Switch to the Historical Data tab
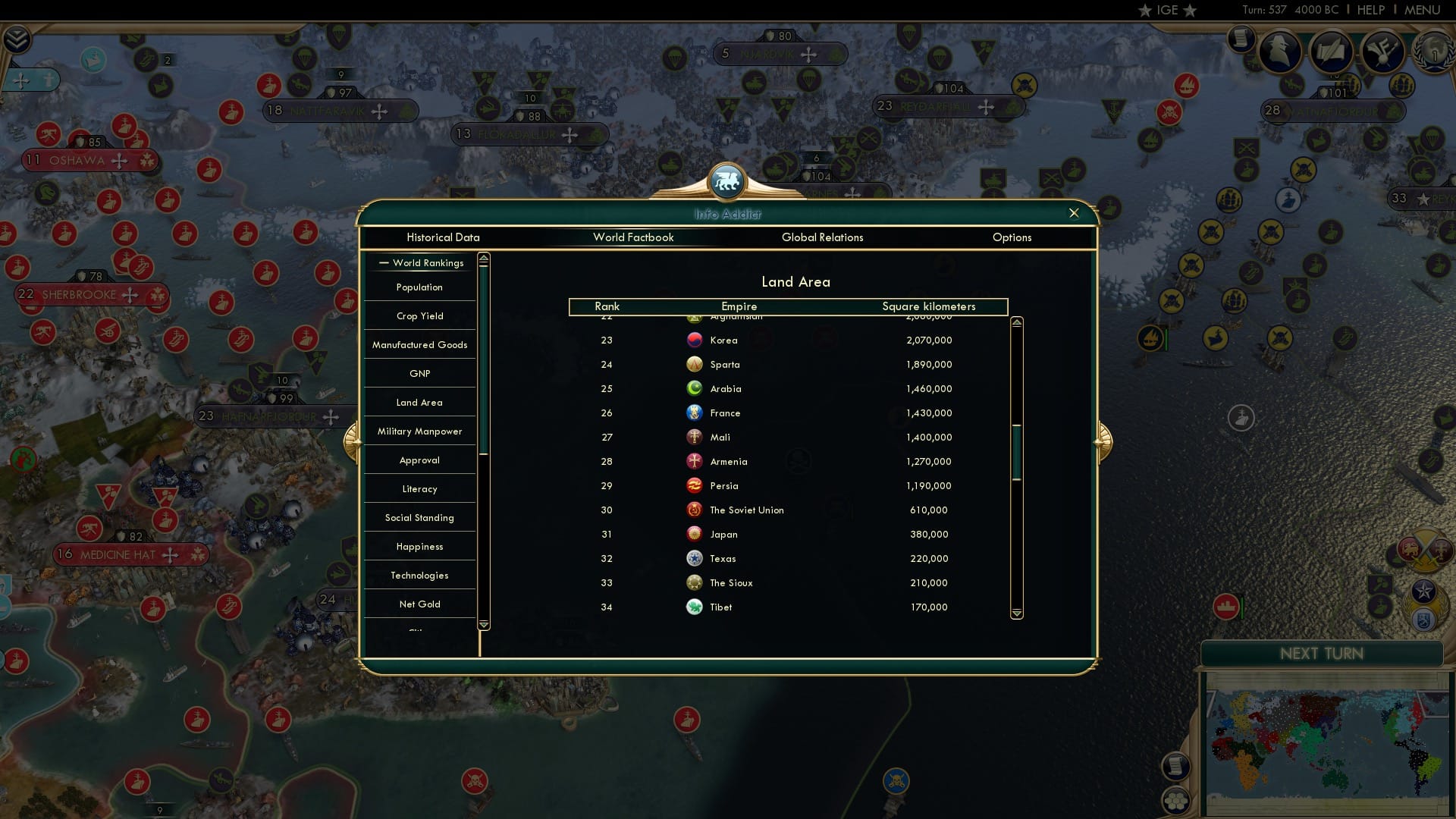This screenshot has height=819, width=1456. (x=443, y=237)
